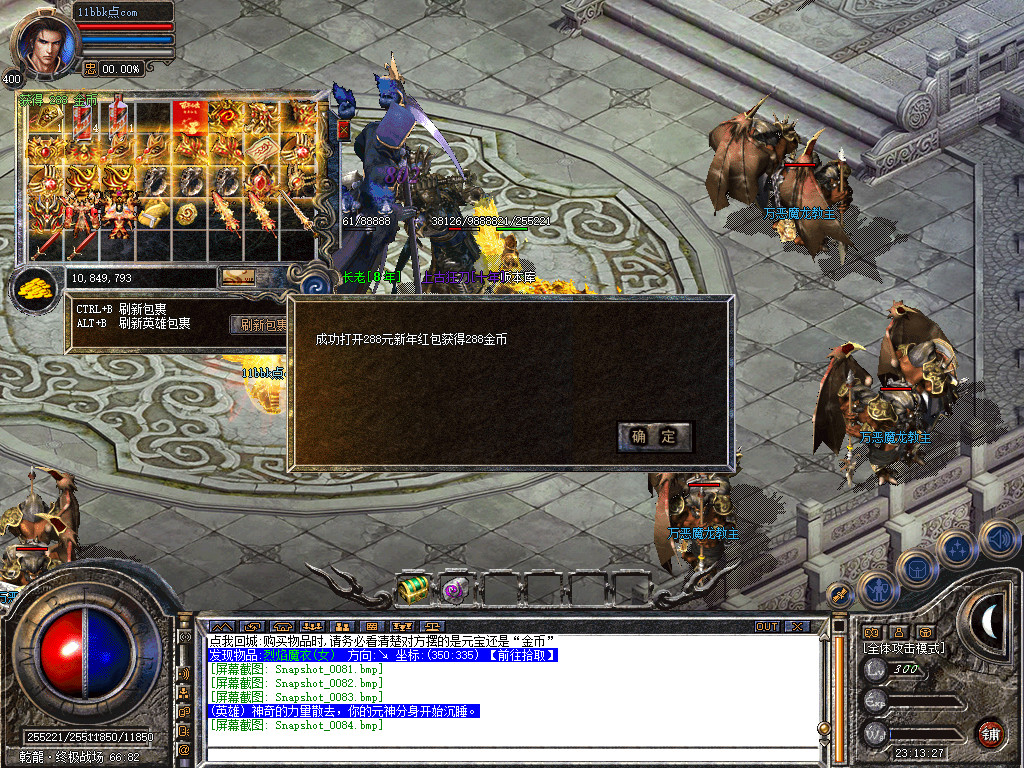Click the speaker sound round button
Viewport: 1024px width, 768px height.
click(x=998, y=540)
